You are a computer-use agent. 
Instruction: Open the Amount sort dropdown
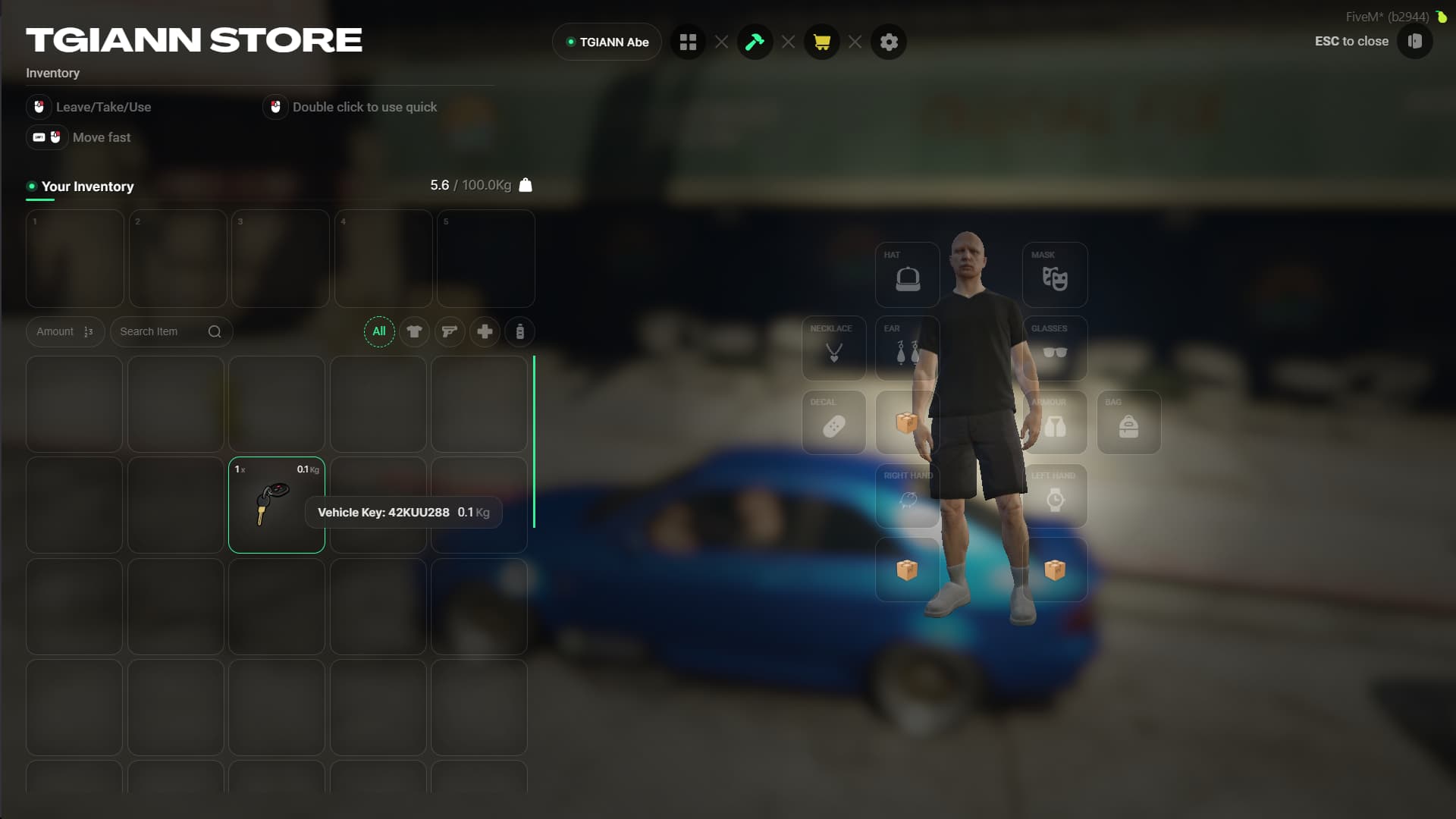64,331
